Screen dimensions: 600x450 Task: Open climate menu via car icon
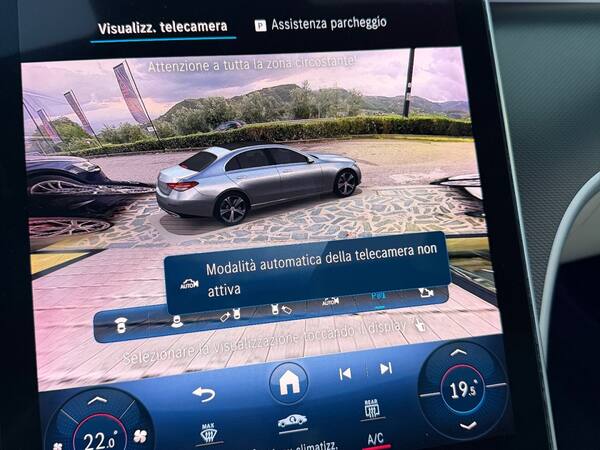pyautogui.click(x=292, y=422)
